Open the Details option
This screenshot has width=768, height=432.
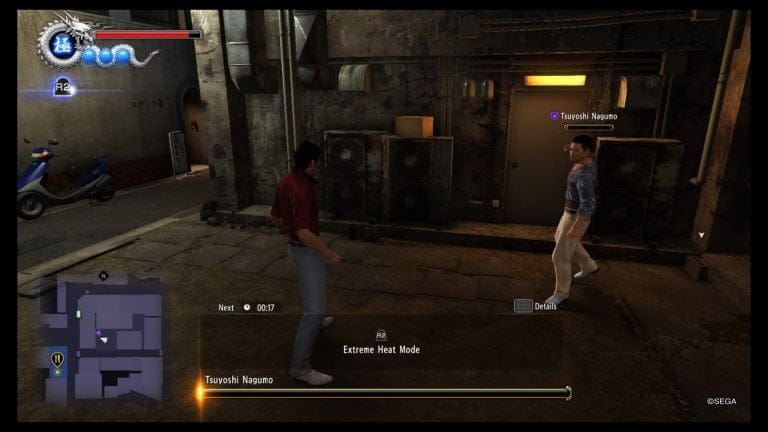click(x=535, y=306)
